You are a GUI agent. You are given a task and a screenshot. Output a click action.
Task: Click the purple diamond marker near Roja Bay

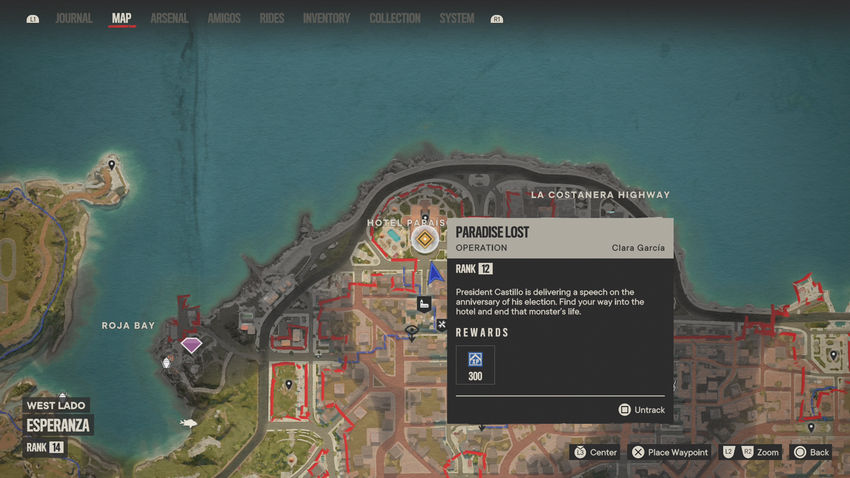click(x=191, y=345)
